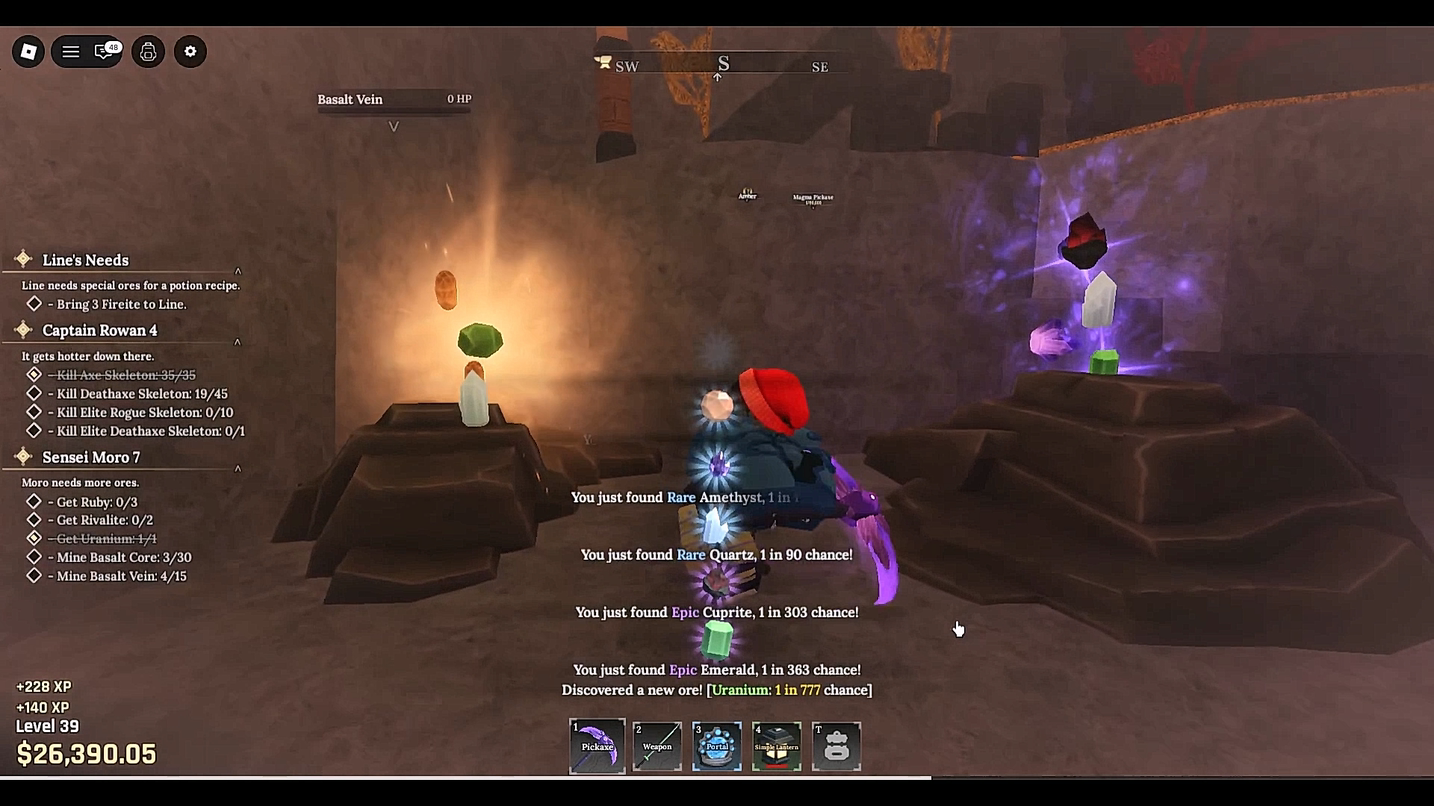
Task: Open the T hotbar bag slot
Action: point(837,746)
